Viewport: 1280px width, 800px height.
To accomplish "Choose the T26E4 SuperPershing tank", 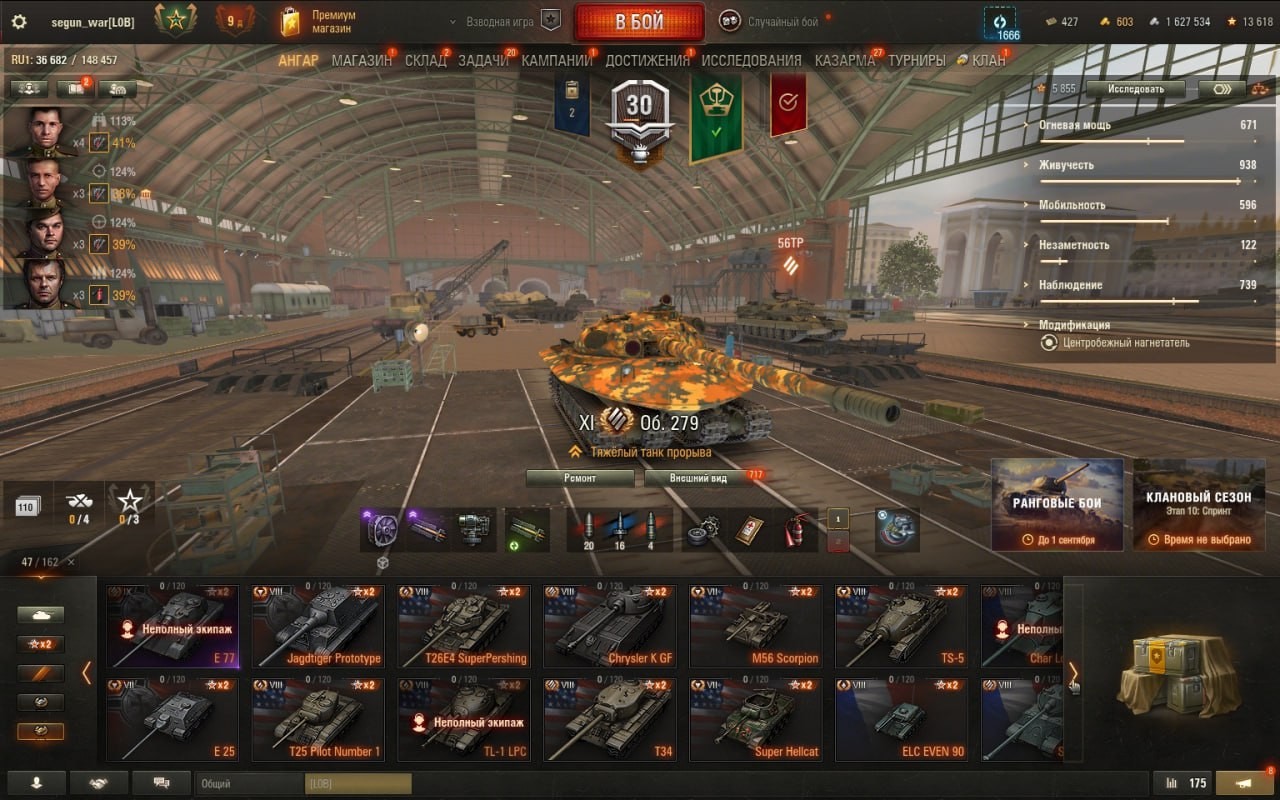I will pyautogui.click(x=462, y=627).
